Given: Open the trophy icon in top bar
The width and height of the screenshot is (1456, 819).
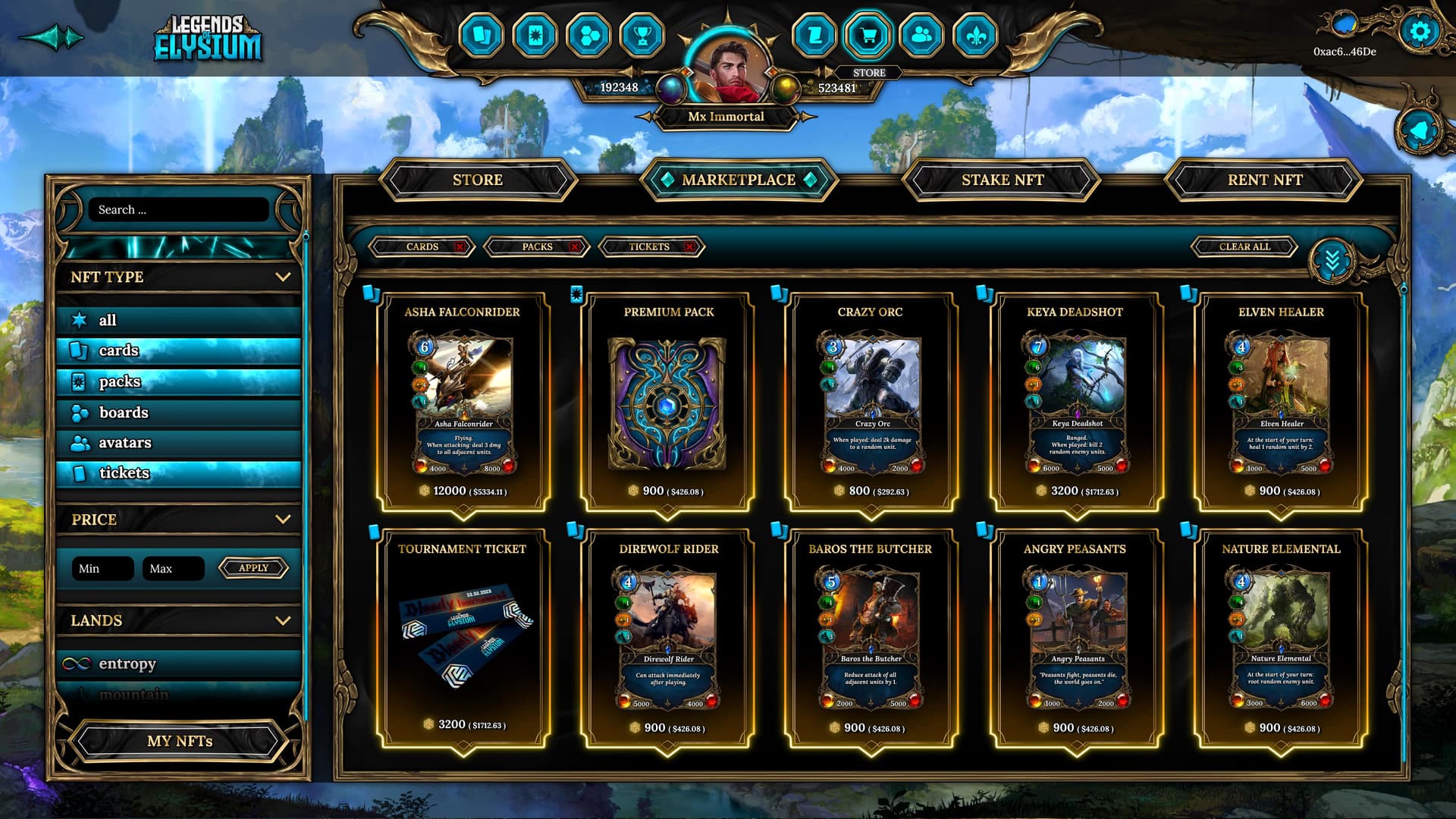Looking at the screenshot, I should [642, 35].
